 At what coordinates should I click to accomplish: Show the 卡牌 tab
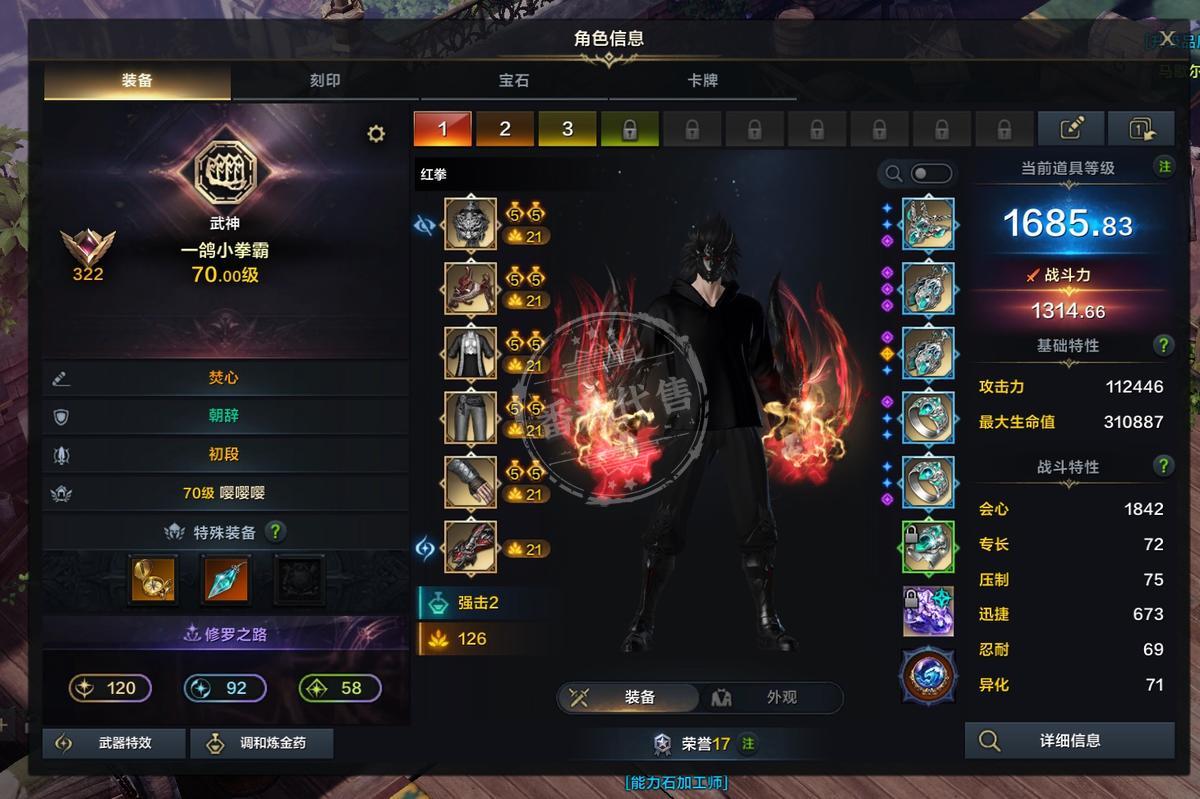click(702, 80)
